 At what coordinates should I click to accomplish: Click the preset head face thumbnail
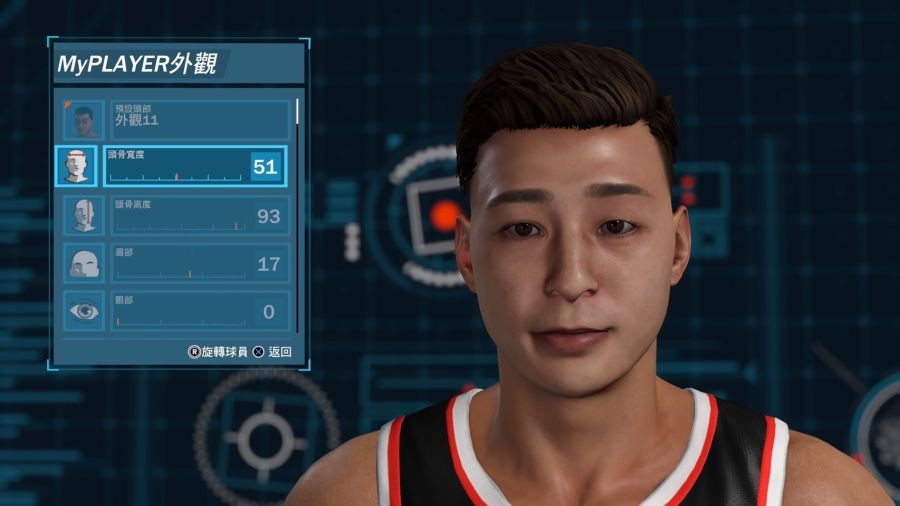click(83, 120)
